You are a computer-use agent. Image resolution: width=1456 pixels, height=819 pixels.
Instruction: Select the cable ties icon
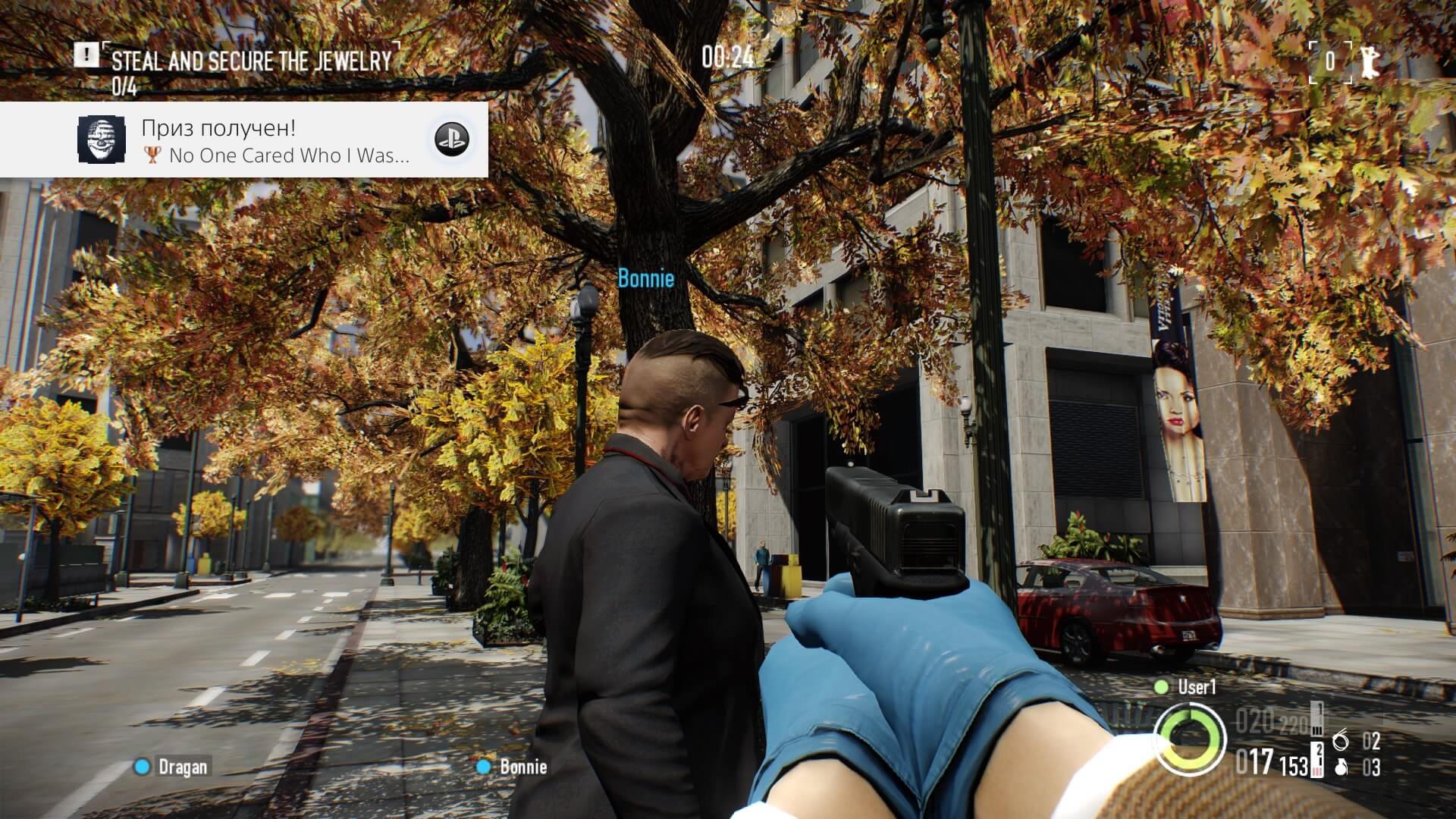1341,739
